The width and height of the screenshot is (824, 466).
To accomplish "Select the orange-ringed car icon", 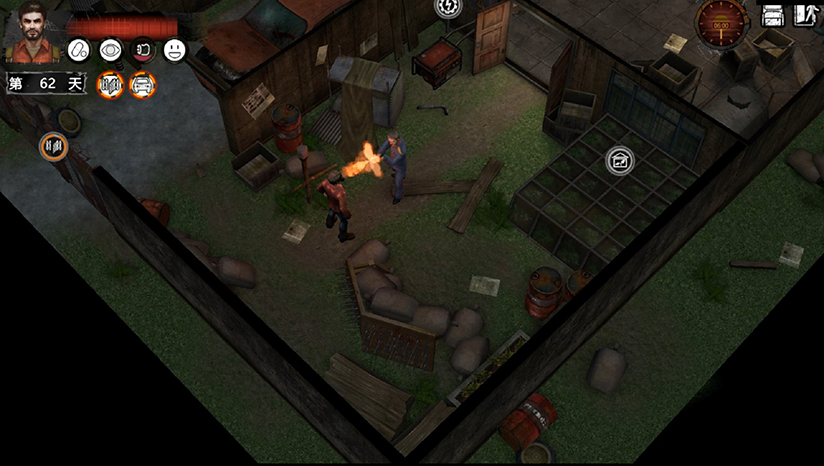I will (142, 85).
